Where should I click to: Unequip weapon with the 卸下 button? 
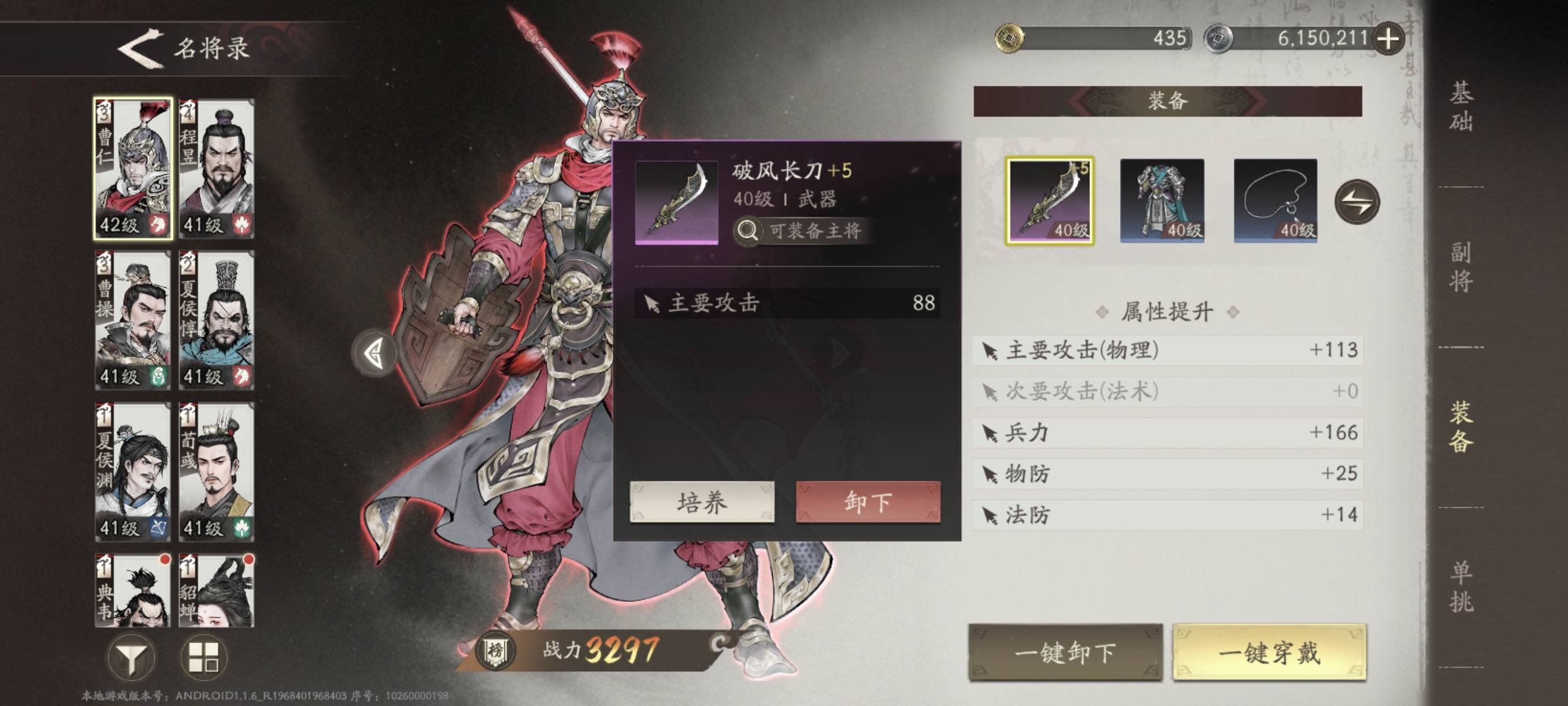click(868, 502)
